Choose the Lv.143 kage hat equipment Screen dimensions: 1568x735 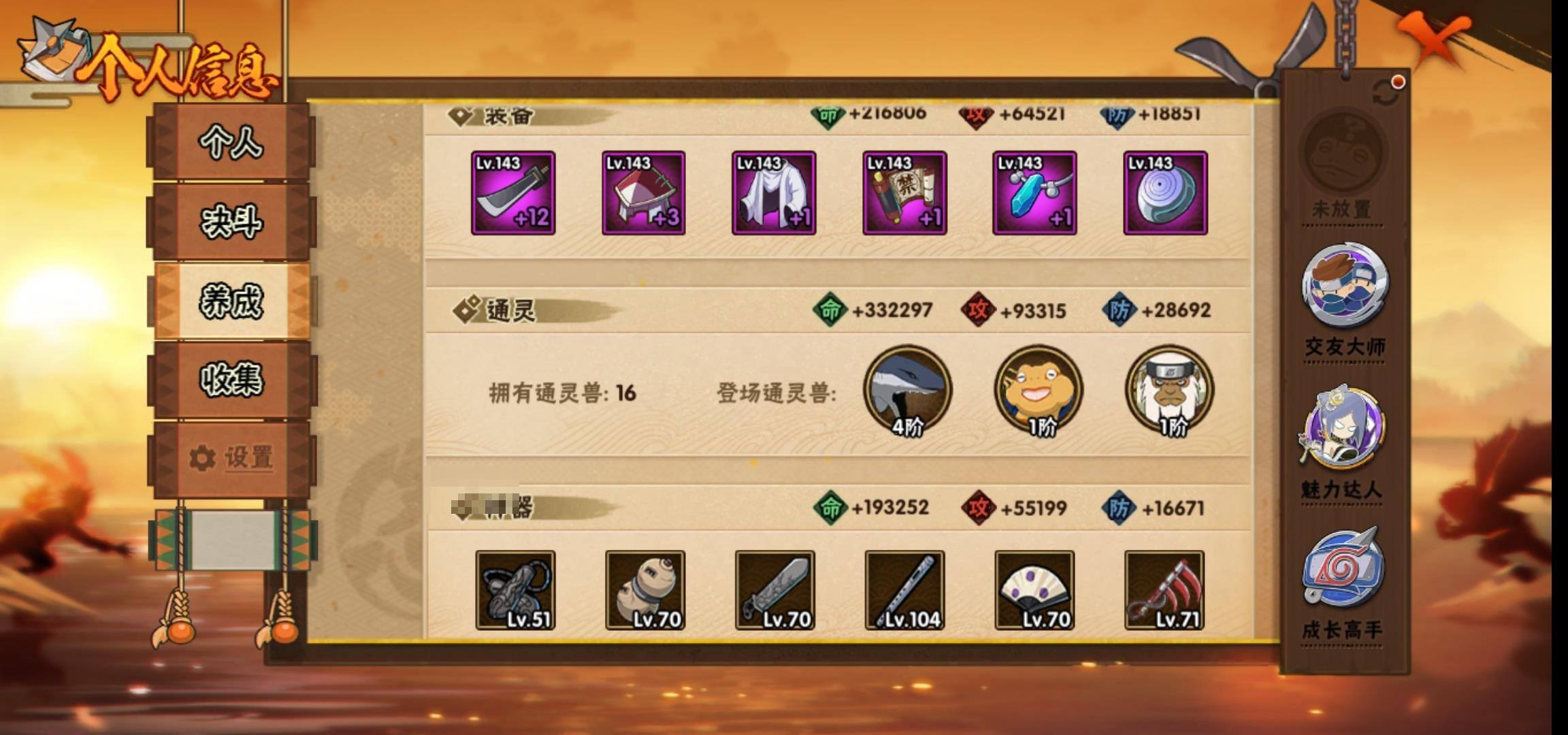point(643,193)
